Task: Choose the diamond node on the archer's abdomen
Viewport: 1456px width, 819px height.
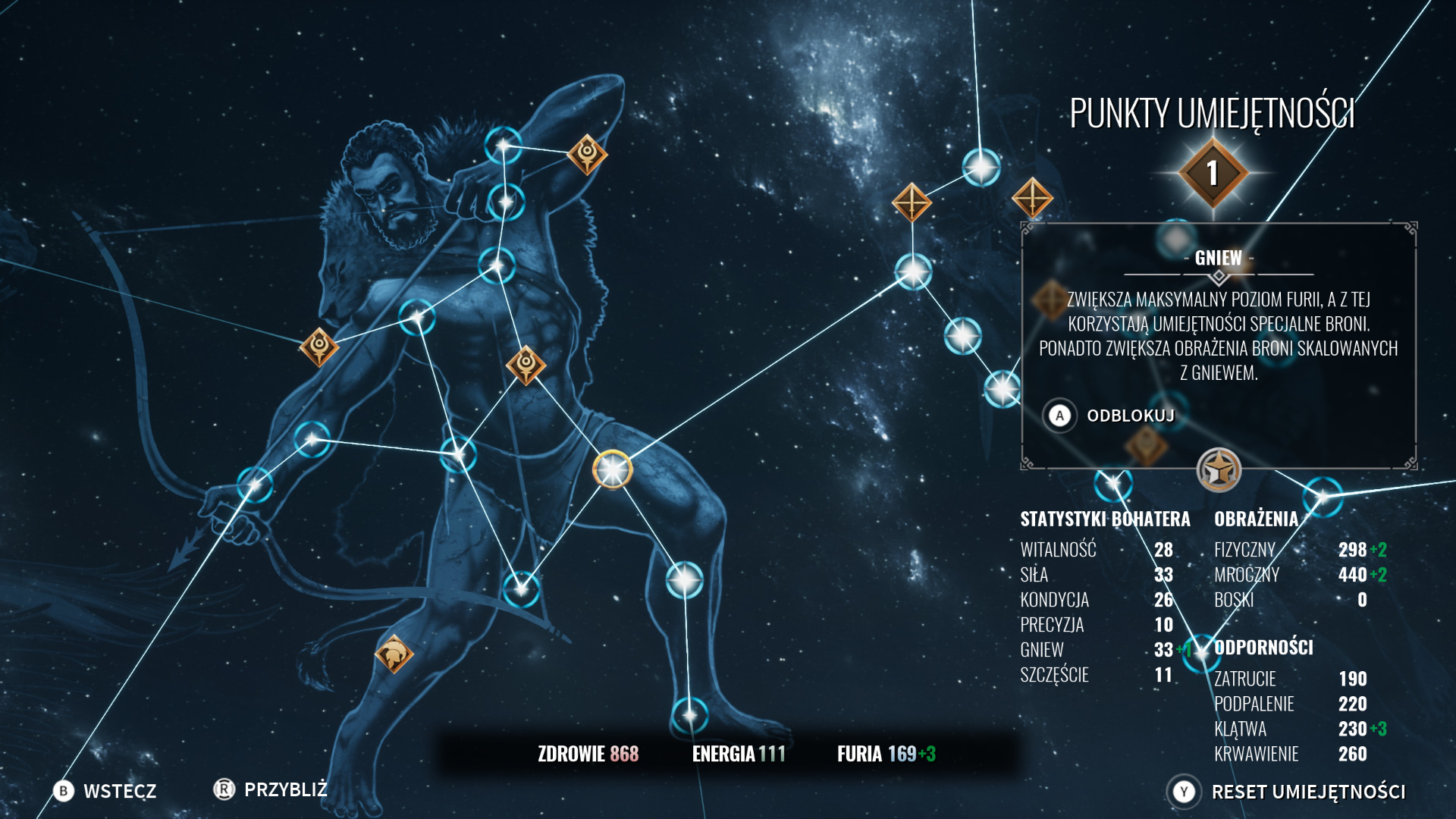Action: point(526,365)
